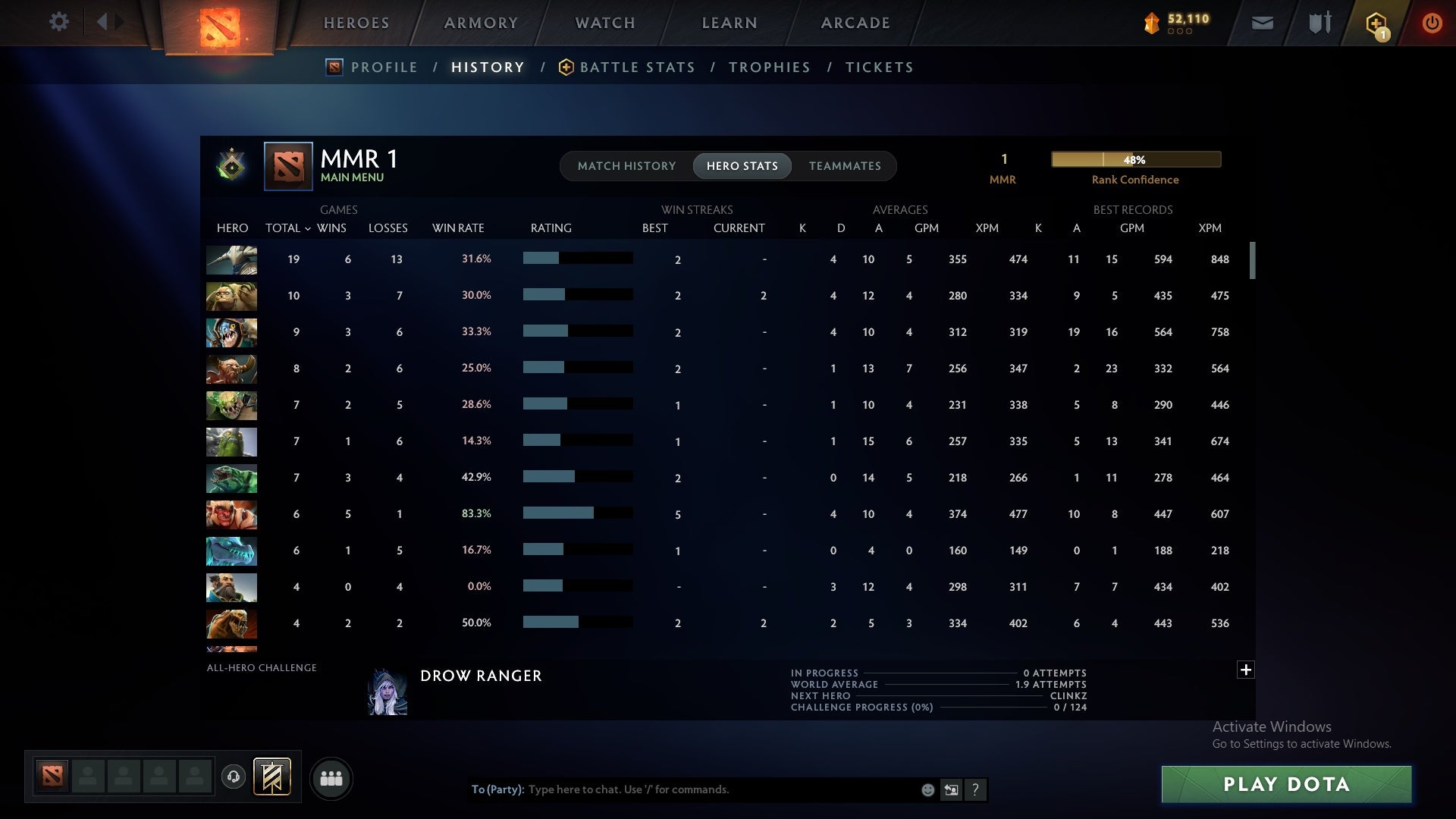The width and height of the screenshot is (1456, 819).
Task: Click the question mark chat help icon
Action: coord(976,789)
